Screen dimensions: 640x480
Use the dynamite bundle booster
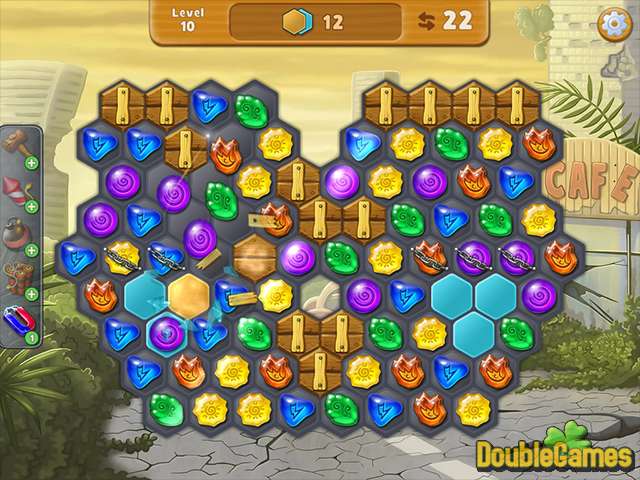(17, 277)
